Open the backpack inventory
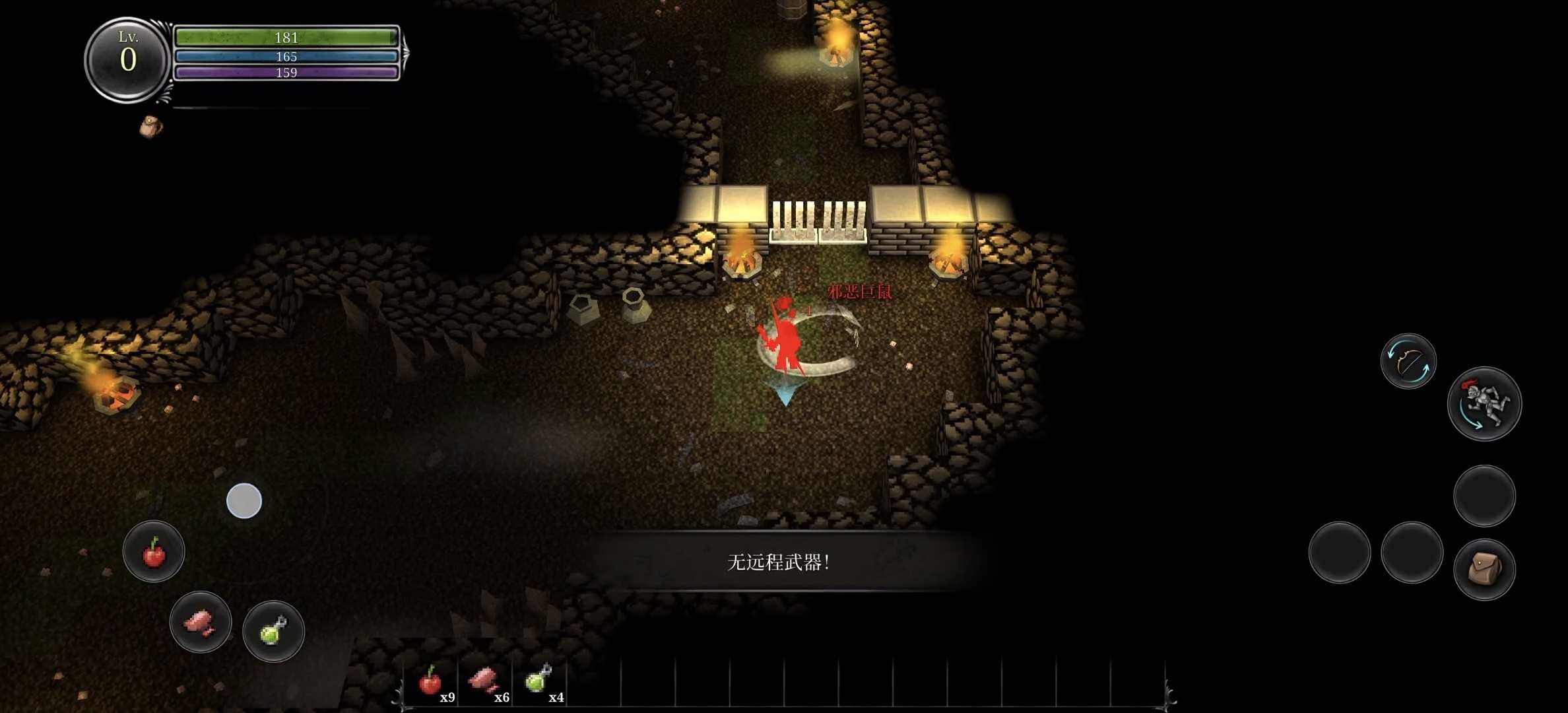 (1484, 569)
